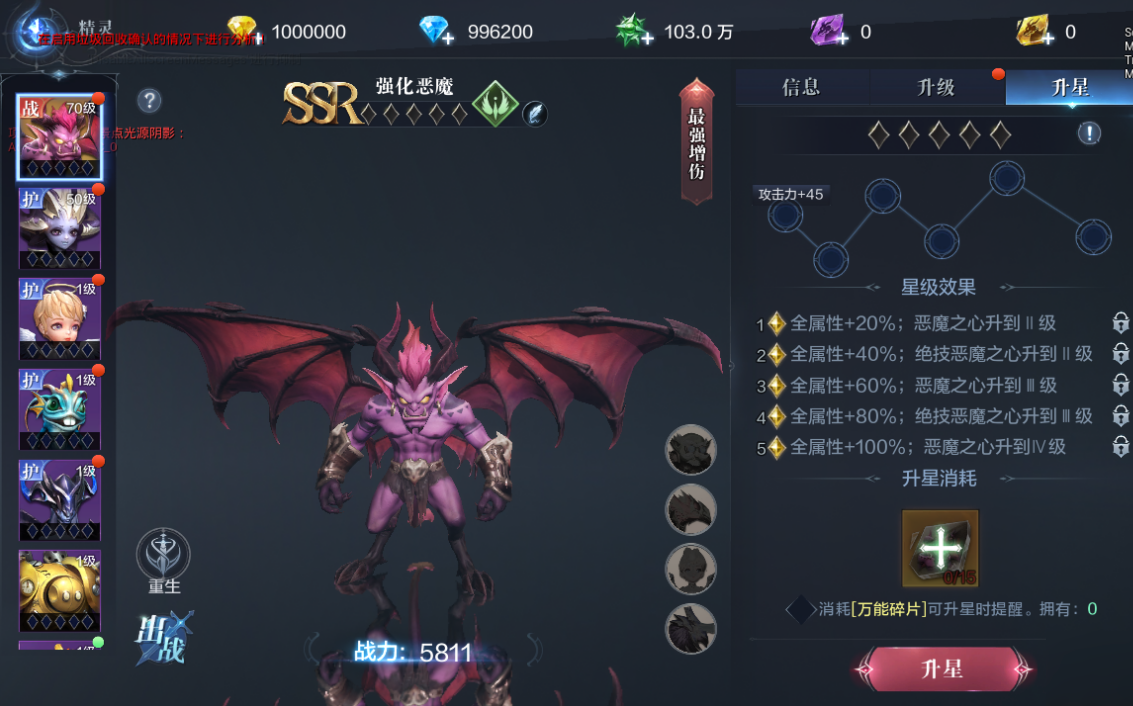Viewport: 1133px width, 706px height.
Task: Open the 升级 tab
Action: click(936, 87)
